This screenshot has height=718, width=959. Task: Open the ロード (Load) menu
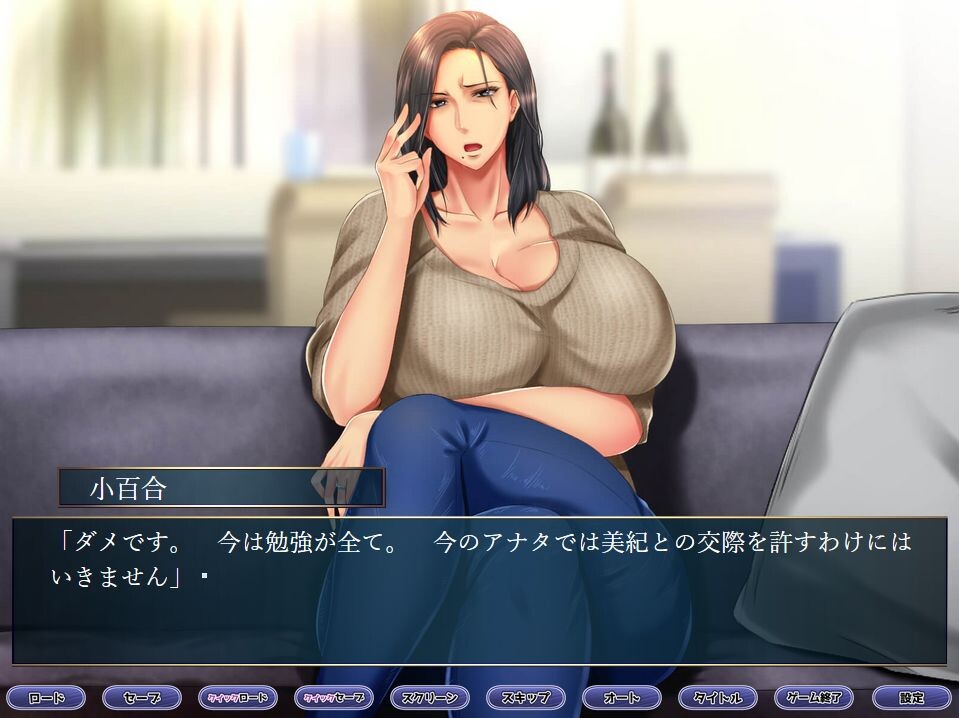coord(45,697)
